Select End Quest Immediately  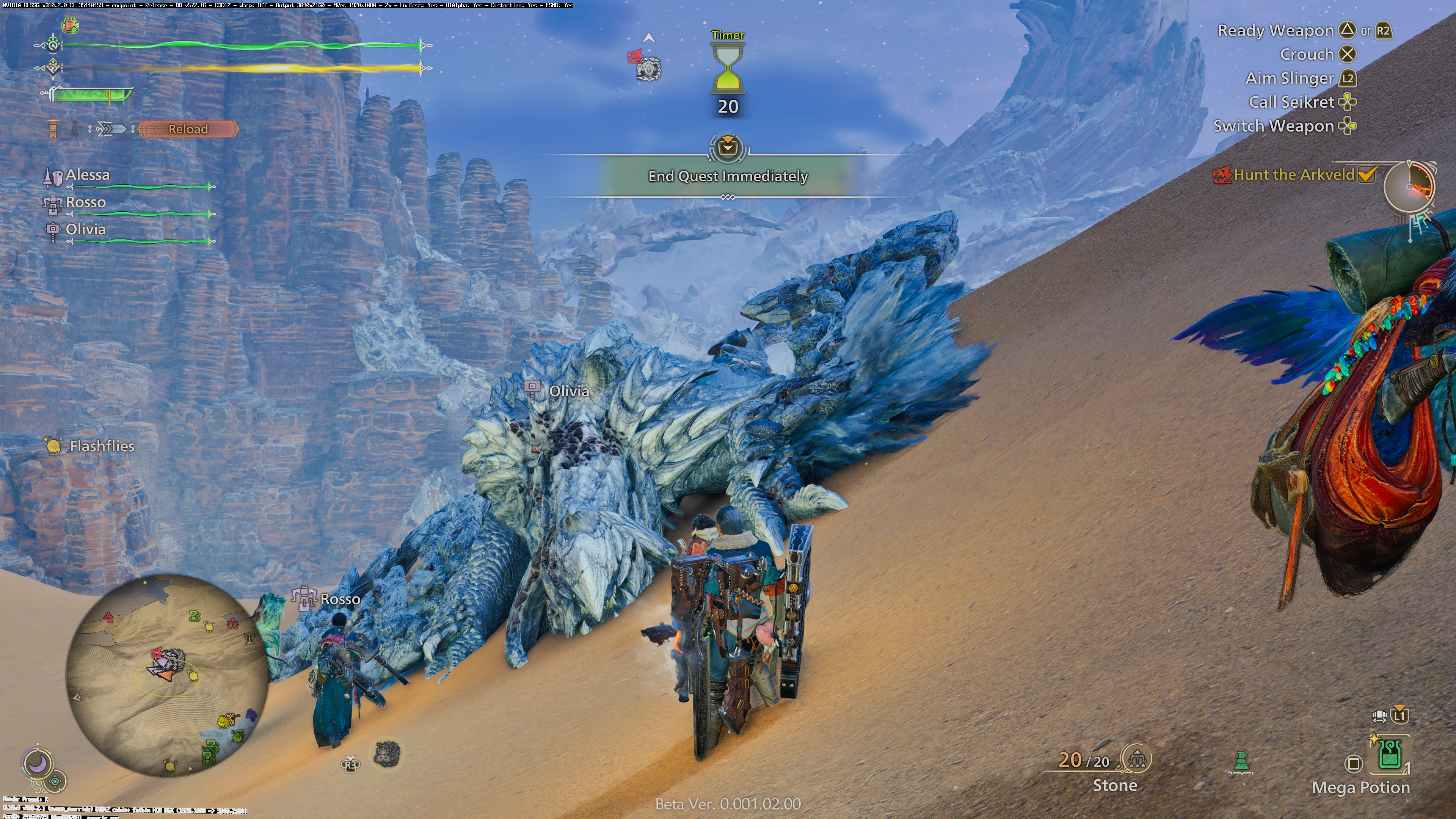(x=728, y=176)
